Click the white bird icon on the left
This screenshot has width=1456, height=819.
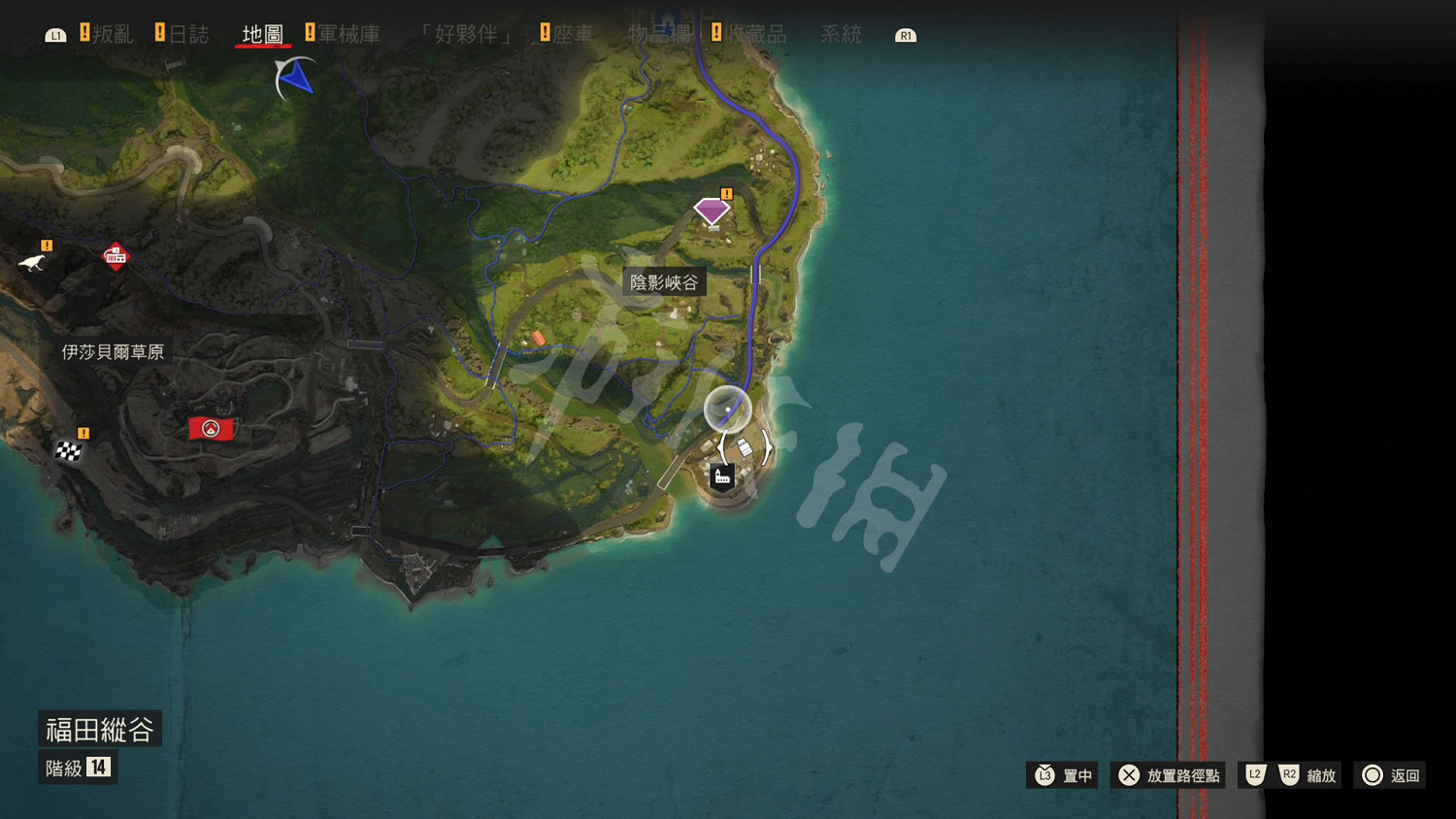[31, 263]
